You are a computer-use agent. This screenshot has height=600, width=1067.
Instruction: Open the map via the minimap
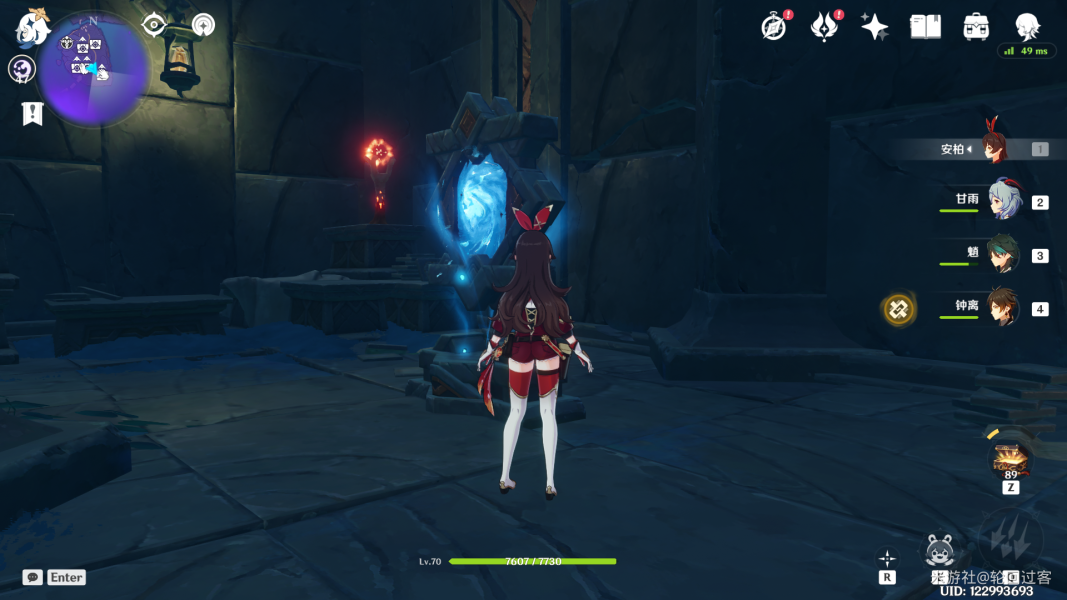93,68
